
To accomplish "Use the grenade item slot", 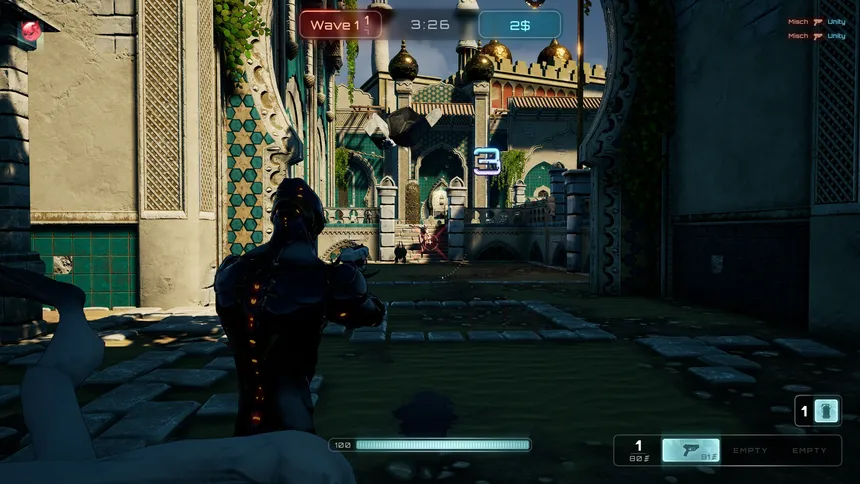I will tap(826, 411).
